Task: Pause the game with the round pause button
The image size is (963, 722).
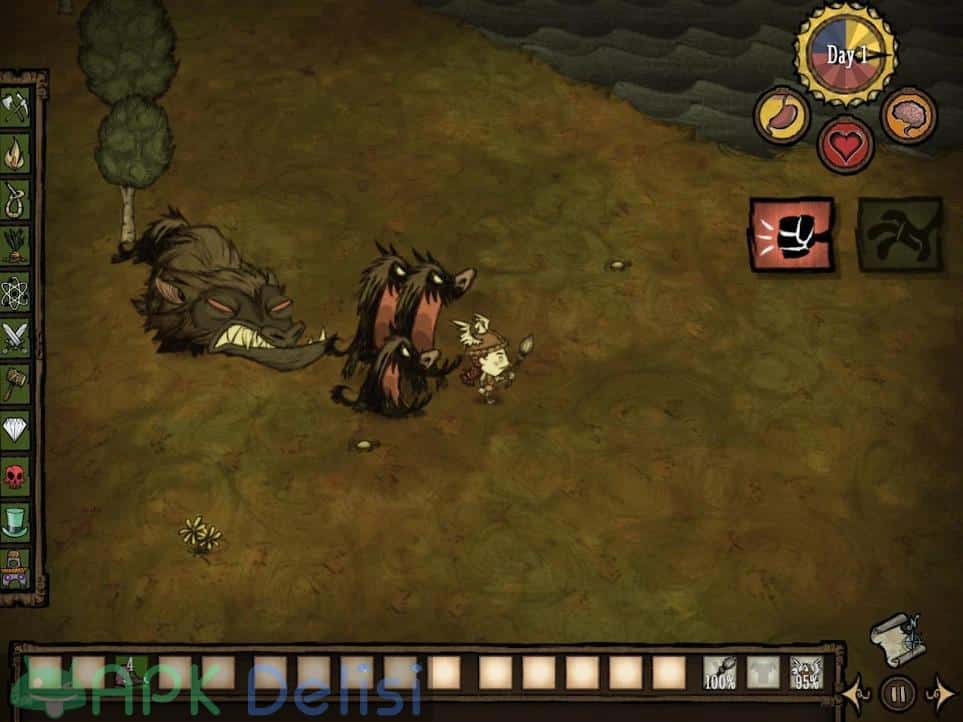Action: point(895,692)
